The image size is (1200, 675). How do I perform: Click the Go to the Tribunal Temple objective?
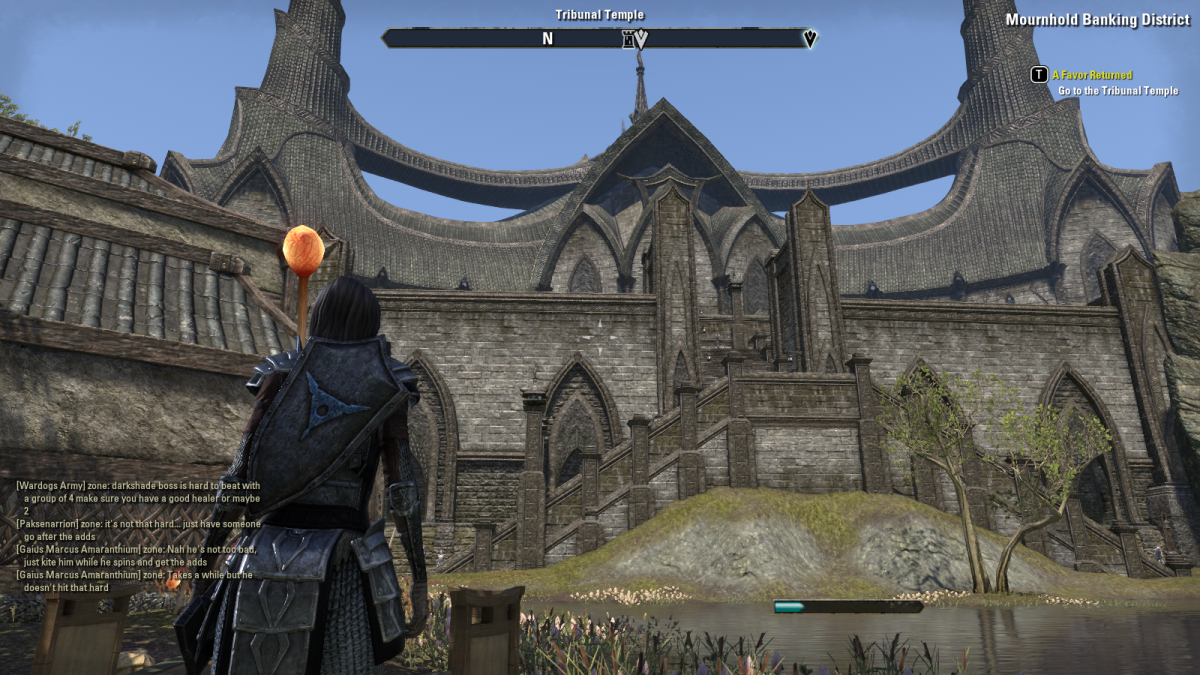coord(1118,91)
